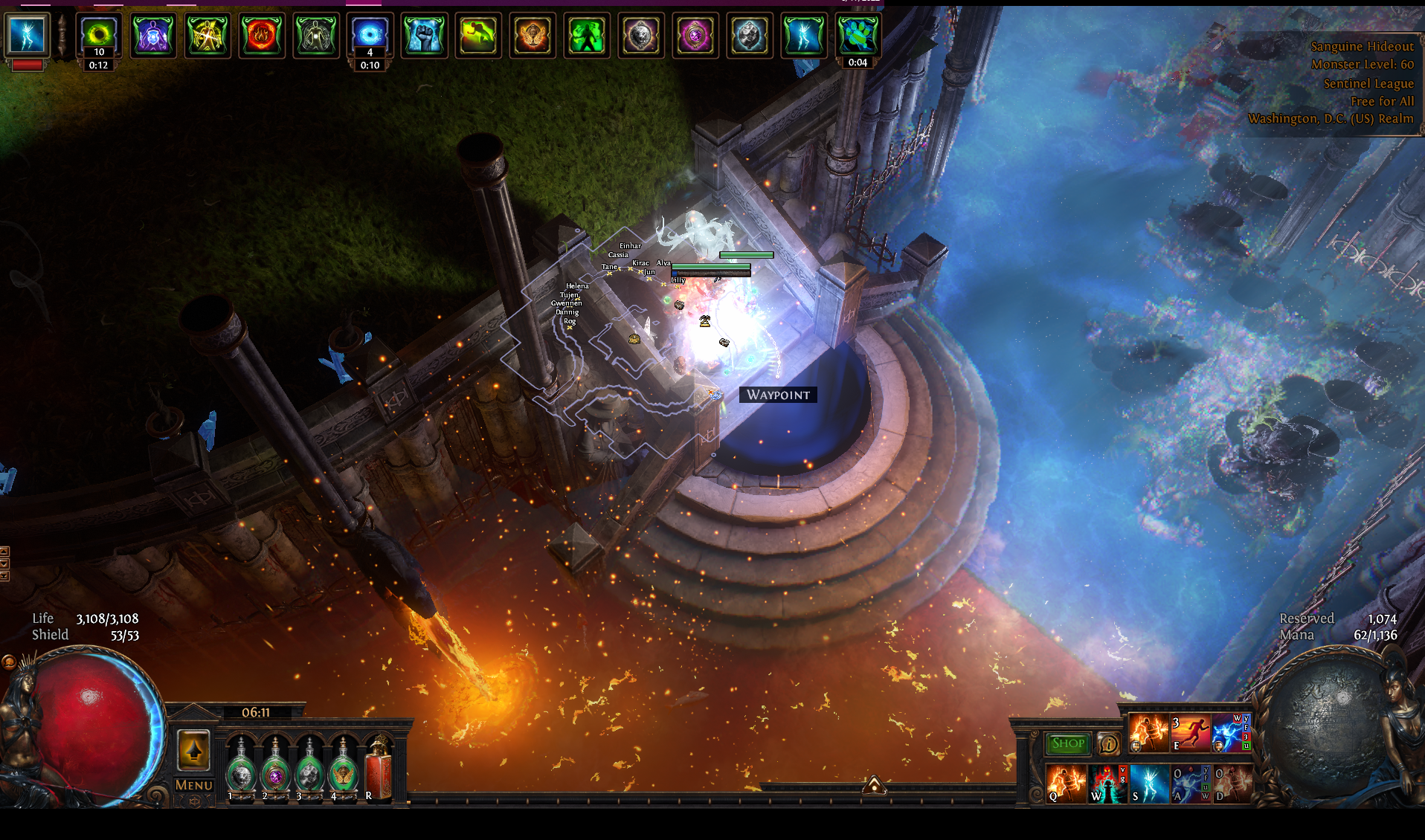Open the Menu button

click(x=193, y=785)
